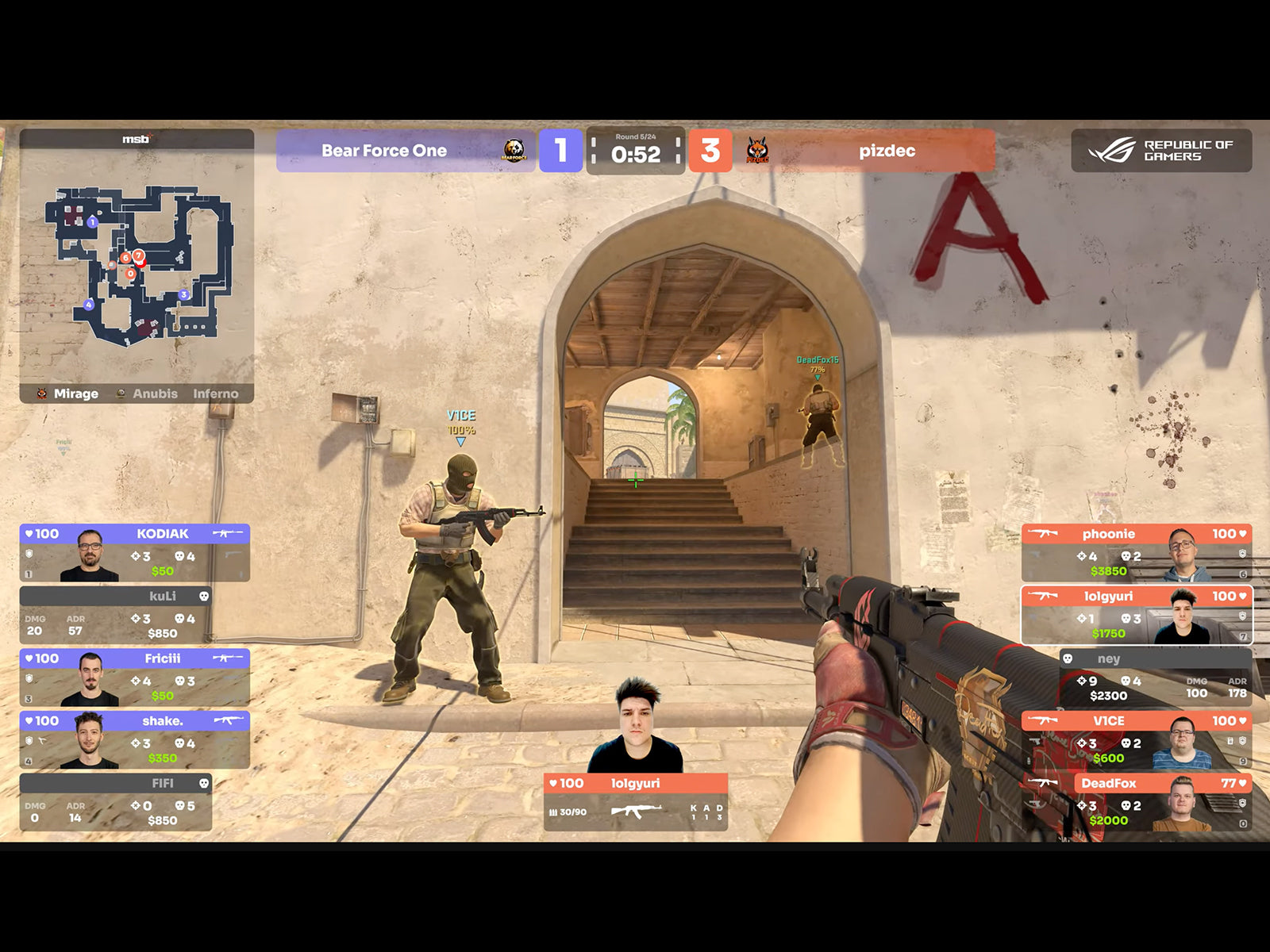
Task: Select lolgyuri's highlighted player card
Action: (x=1136, y=615)
